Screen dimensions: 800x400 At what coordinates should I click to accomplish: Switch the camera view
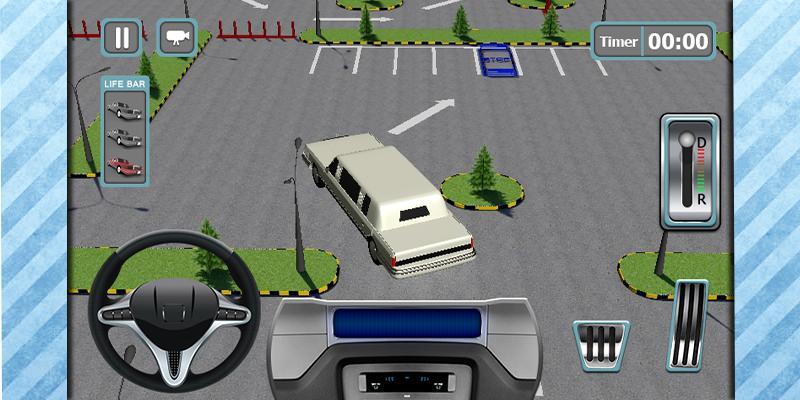click(x=177, y=38)
